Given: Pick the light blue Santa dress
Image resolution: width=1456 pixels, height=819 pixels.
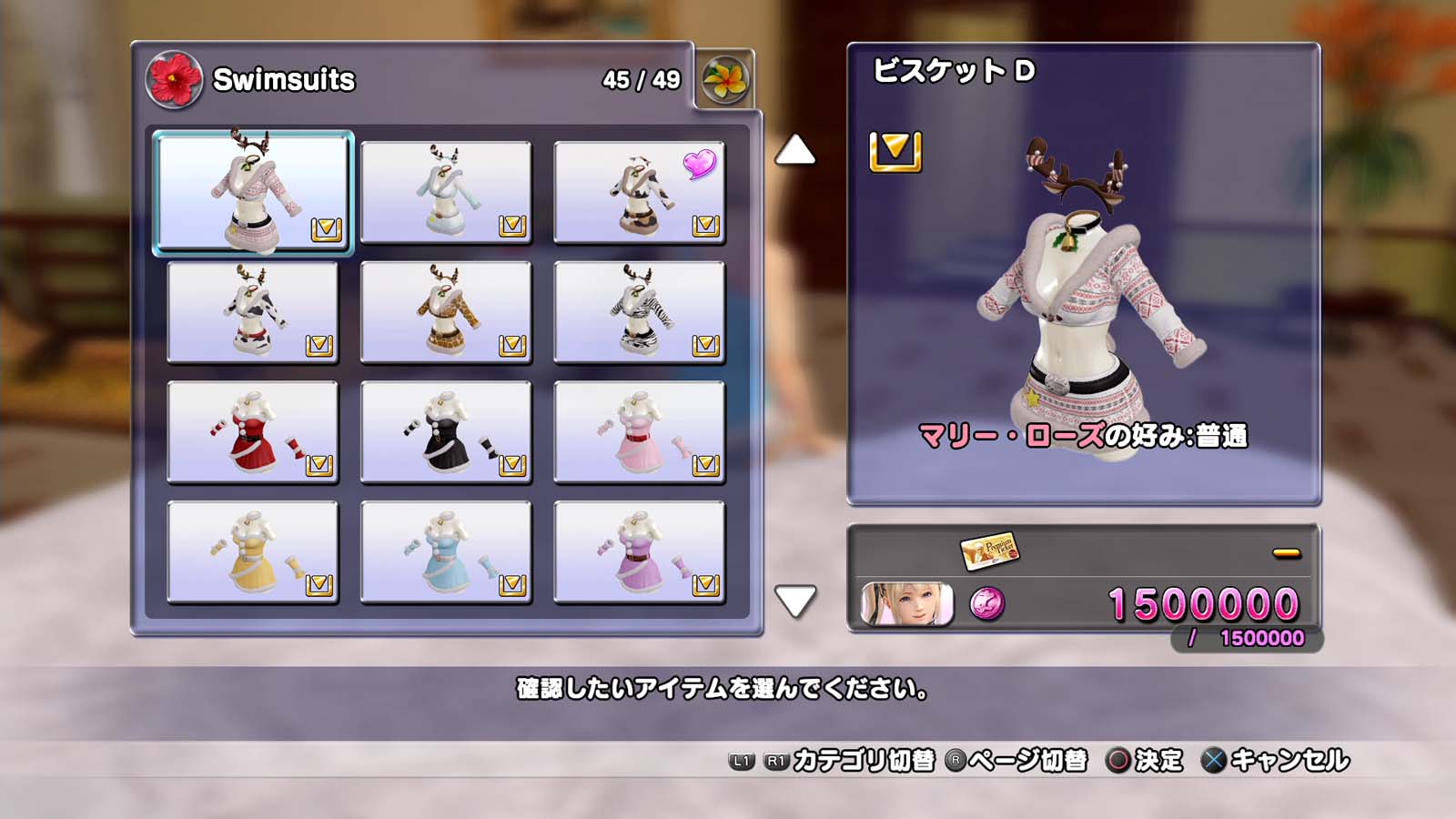Looking at the screenshot, I should coord(446,552).
